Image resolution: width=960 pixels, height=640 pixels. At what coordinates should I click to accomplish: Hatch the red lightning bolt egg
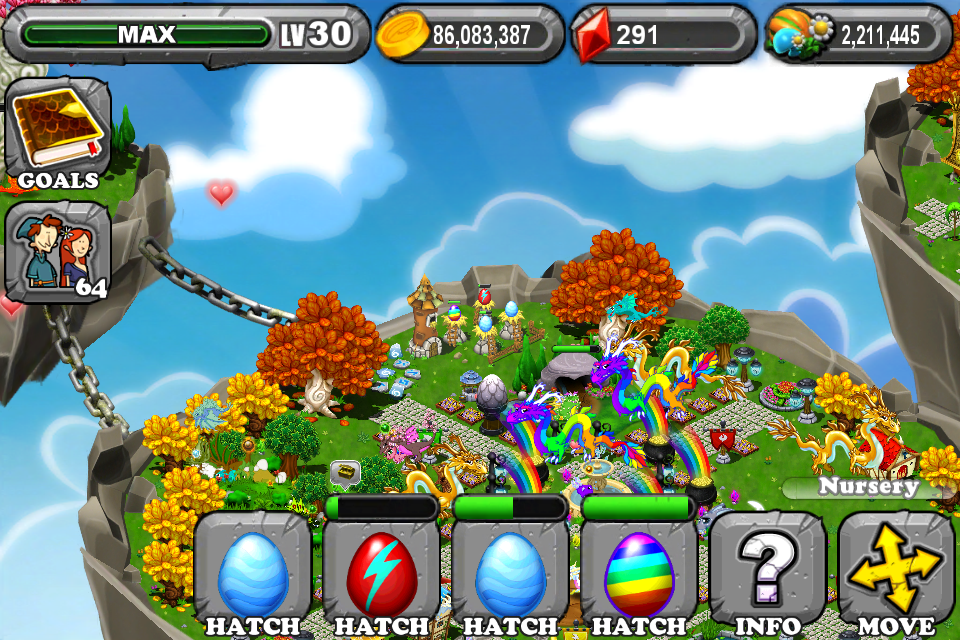(381, 574)
